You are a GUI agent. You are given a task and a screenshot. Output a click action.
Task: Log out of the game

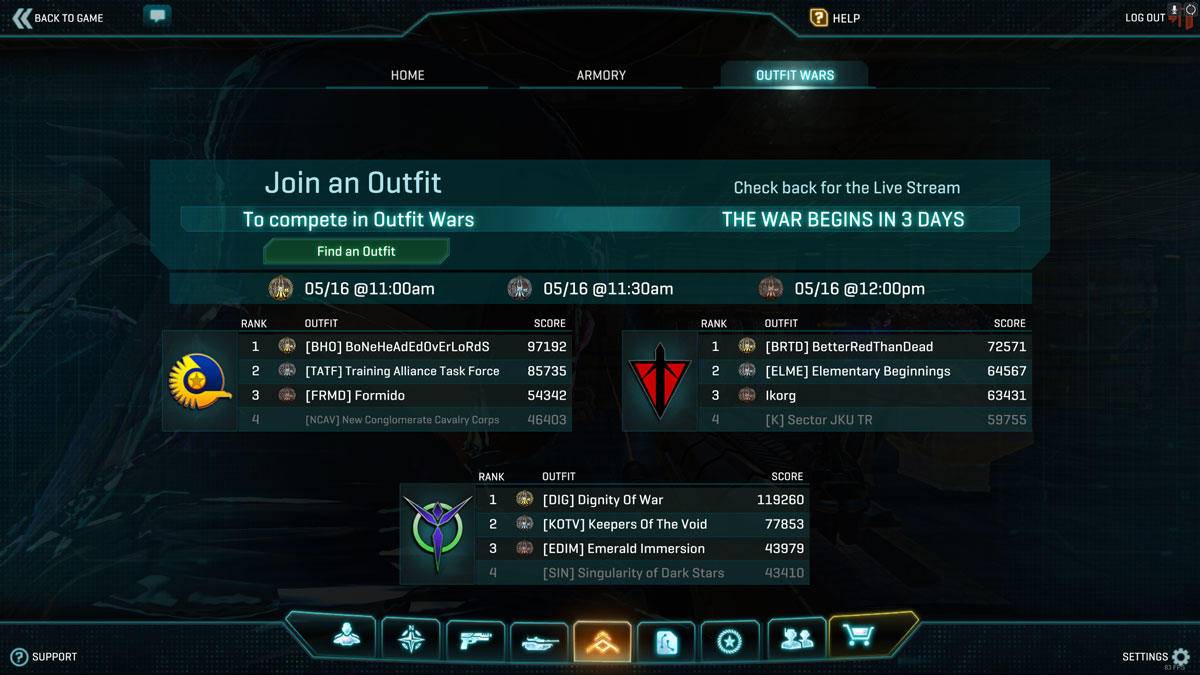tap(1146, 18)
